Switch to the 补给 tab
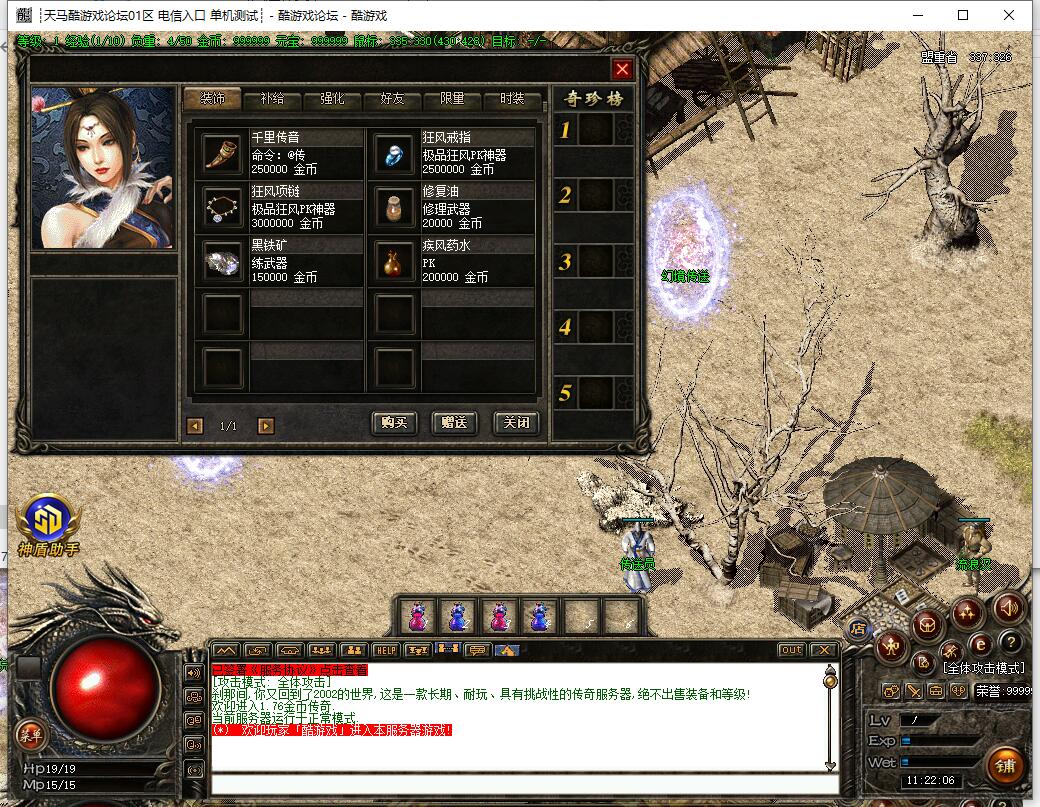 (x=272, y=99)
